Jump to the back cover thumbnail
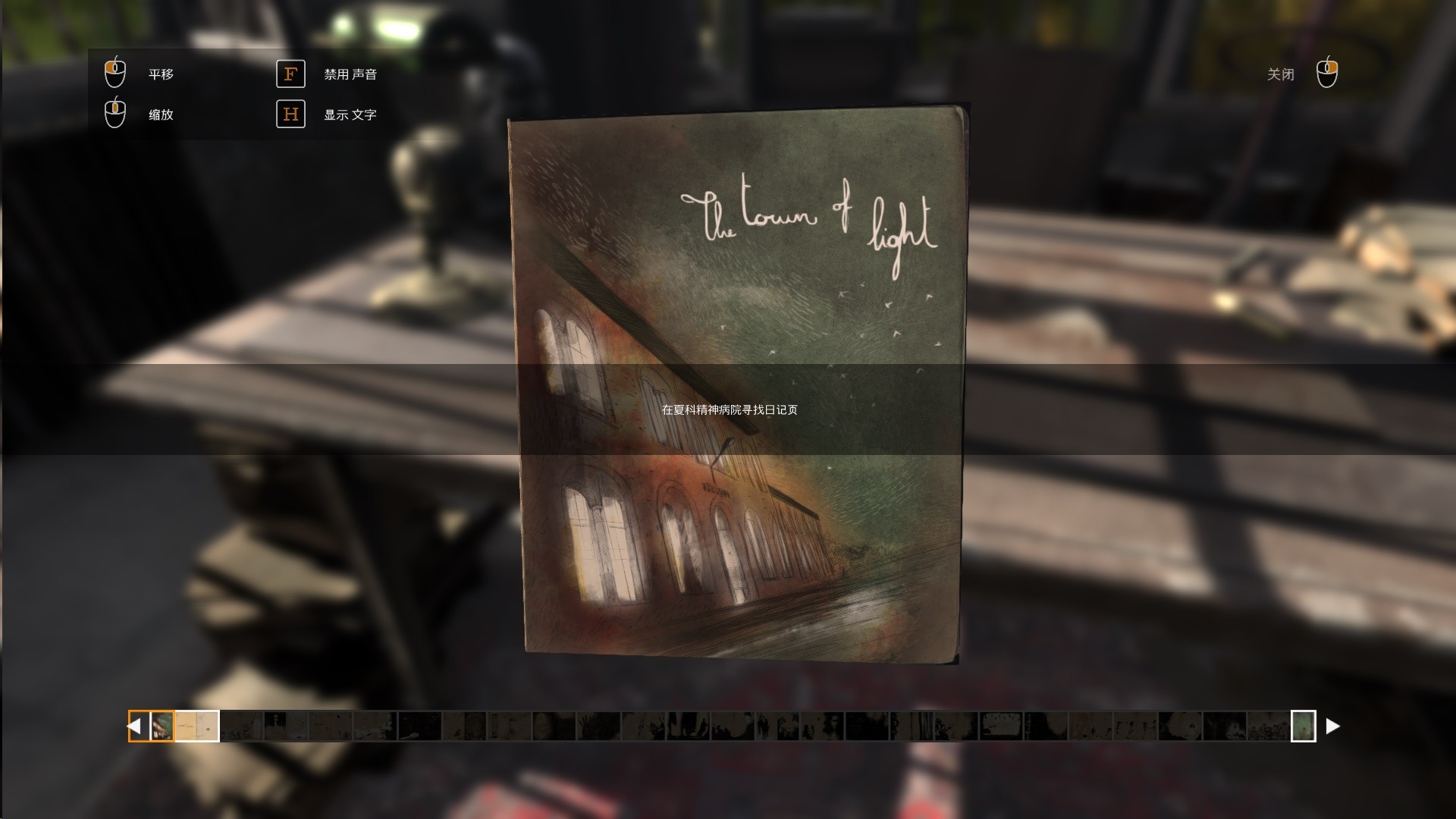 coord(1303,726)
